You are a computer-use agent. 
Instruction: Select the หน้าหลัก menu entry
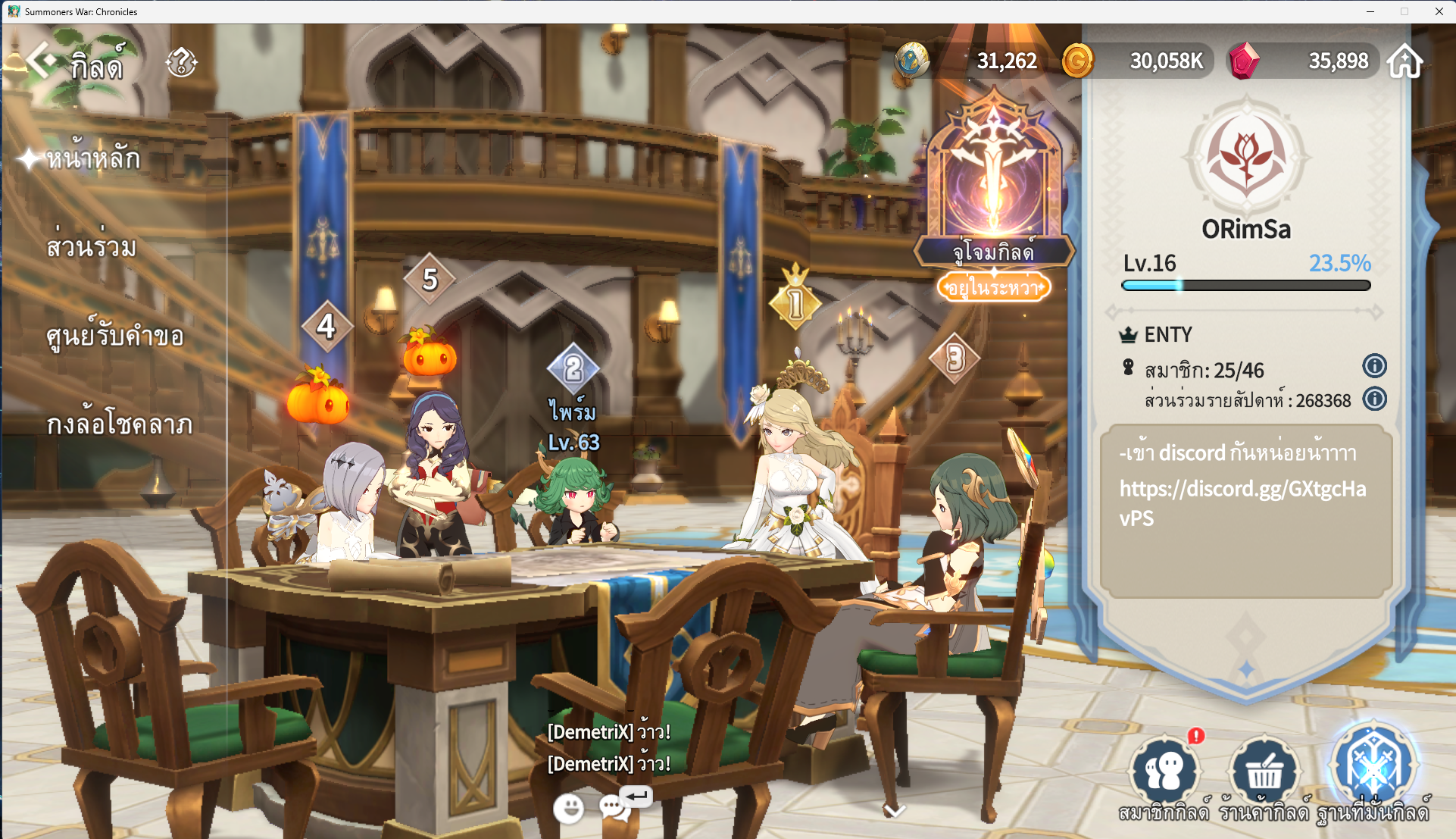[92, 158]
